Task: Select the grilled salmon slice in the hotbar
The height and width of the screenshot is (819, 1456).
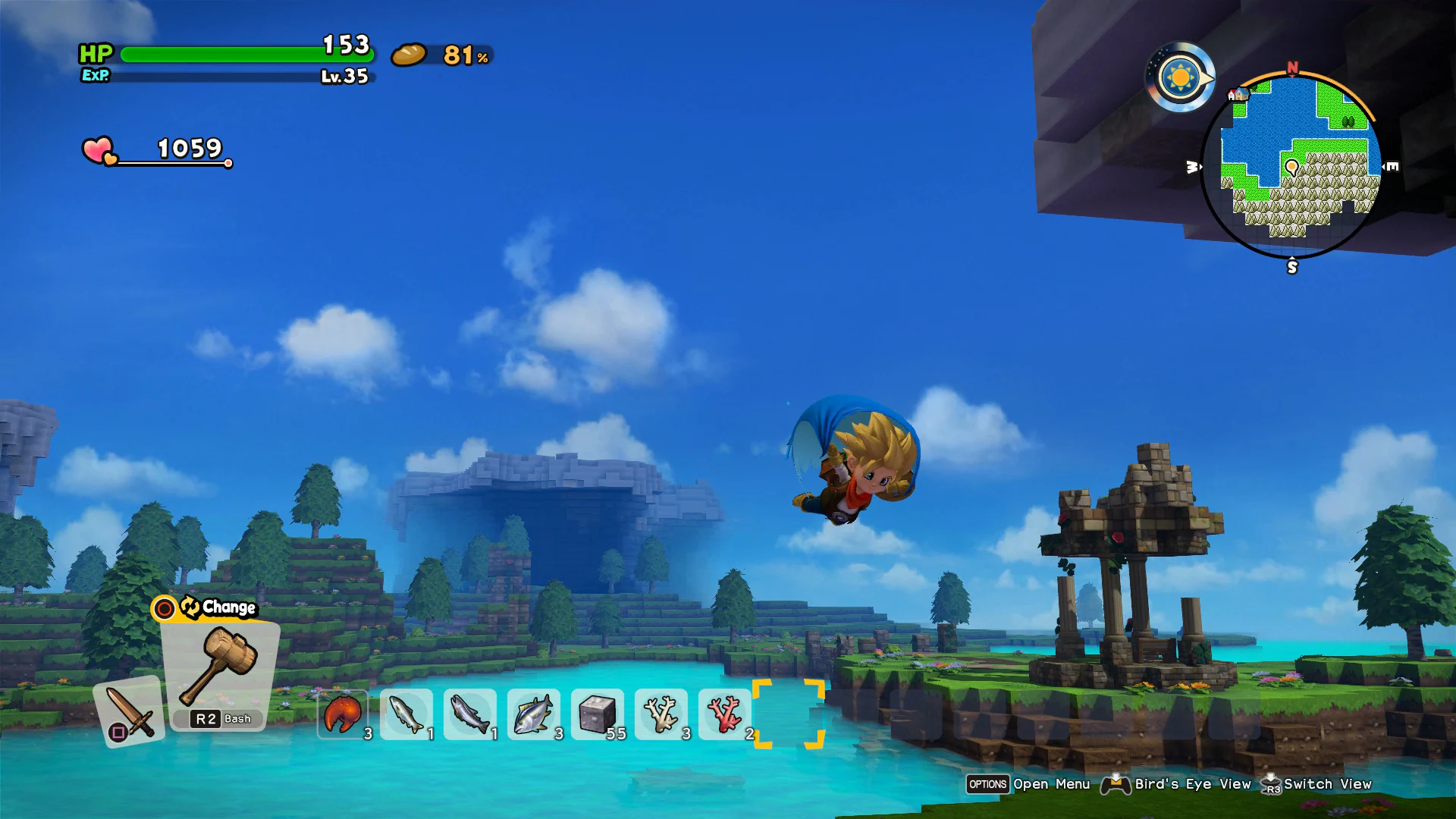Action: pos(342,714)
